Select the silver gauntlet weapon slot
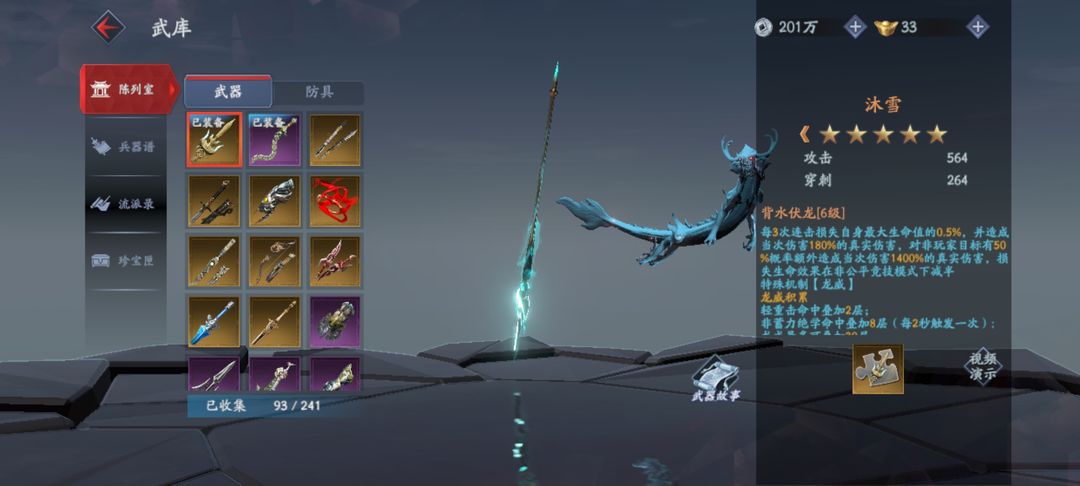Screen dimensions: 1080x486 274,200
